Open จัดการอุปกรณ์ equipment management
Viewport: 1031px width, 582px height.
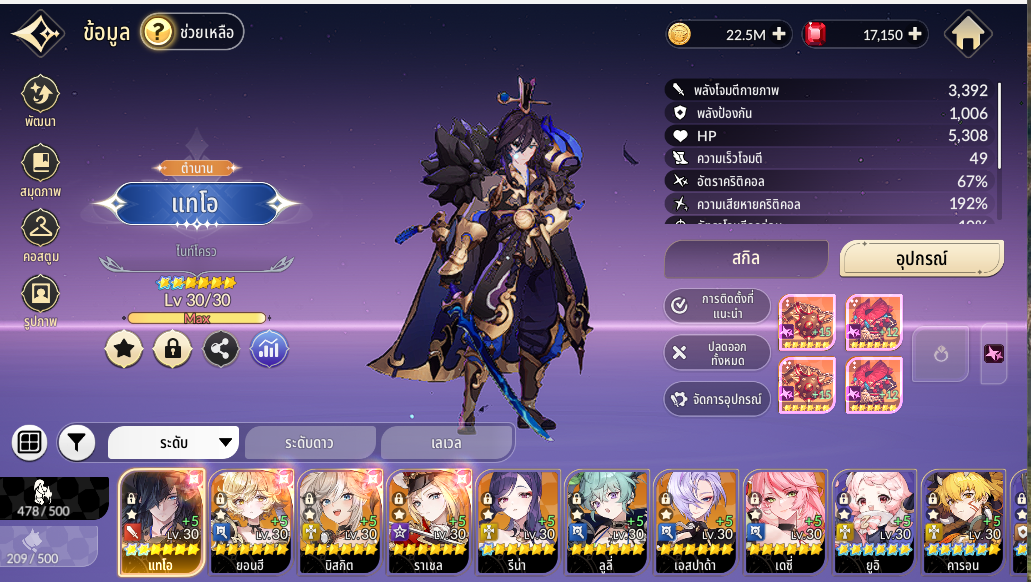point(718,399)
